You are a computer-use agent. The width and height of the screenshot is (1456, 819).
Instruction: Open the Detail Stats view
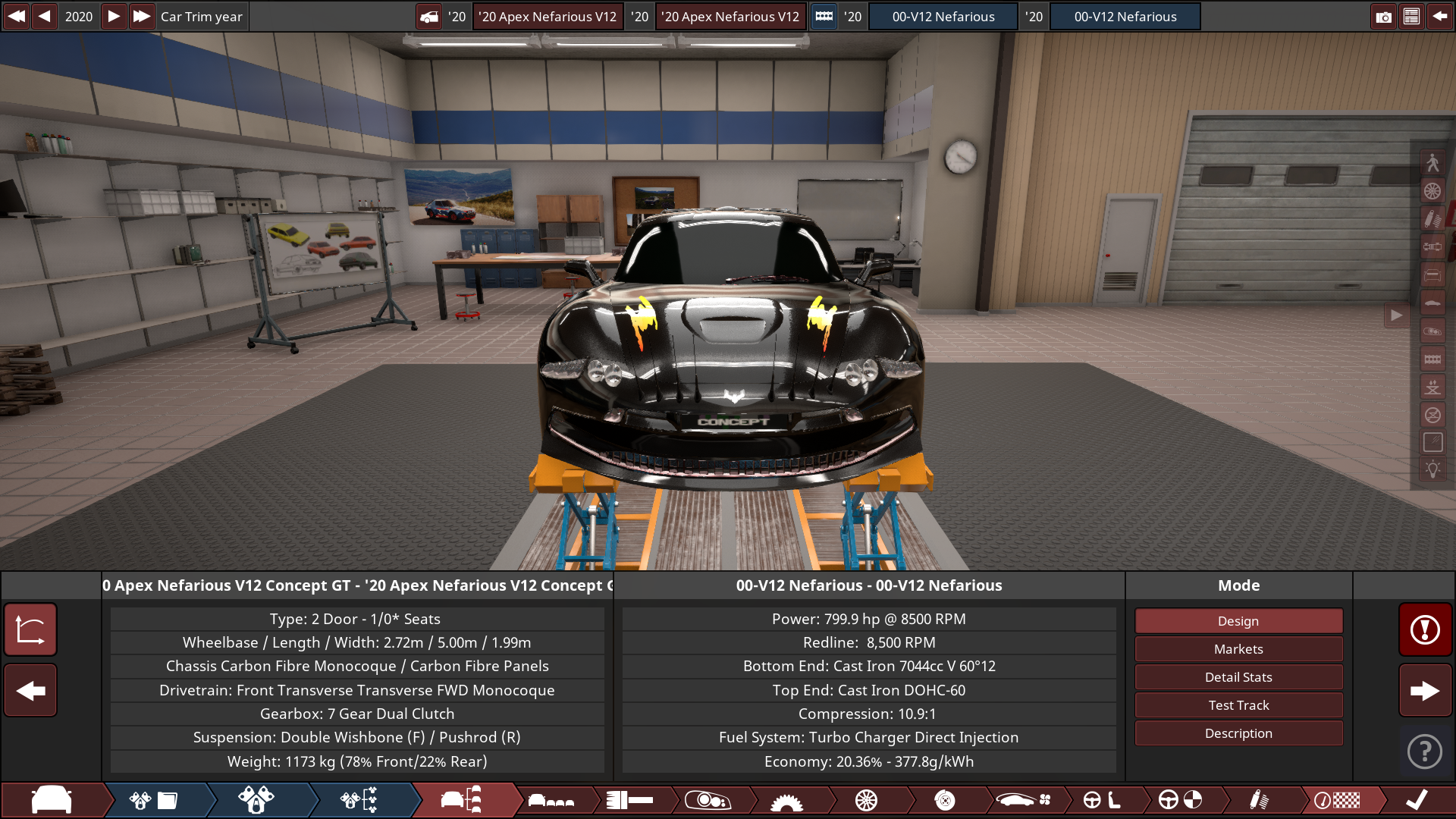1238,676
